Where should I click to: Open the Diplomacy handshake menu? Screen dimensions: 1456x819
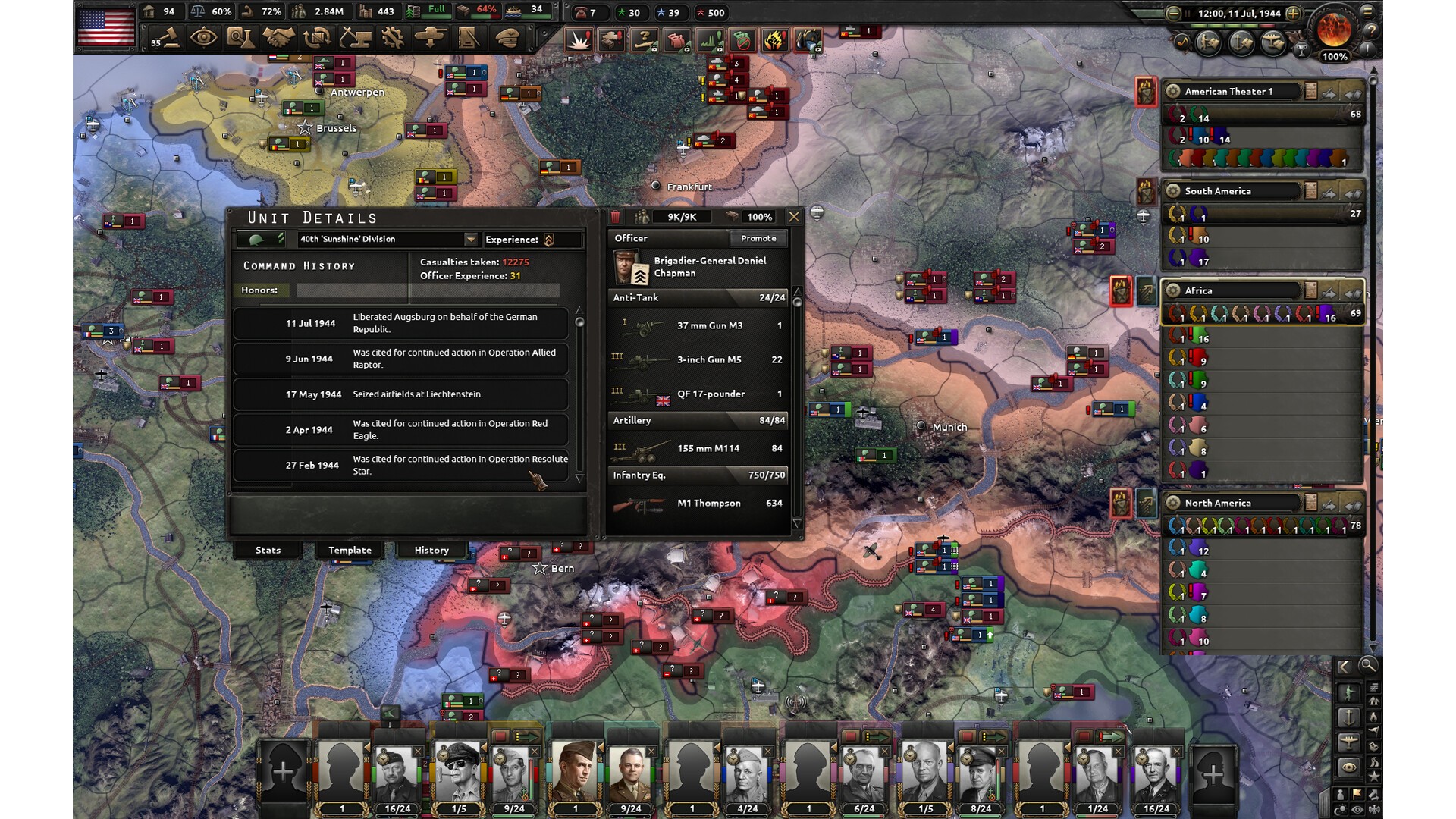(278, 37)
